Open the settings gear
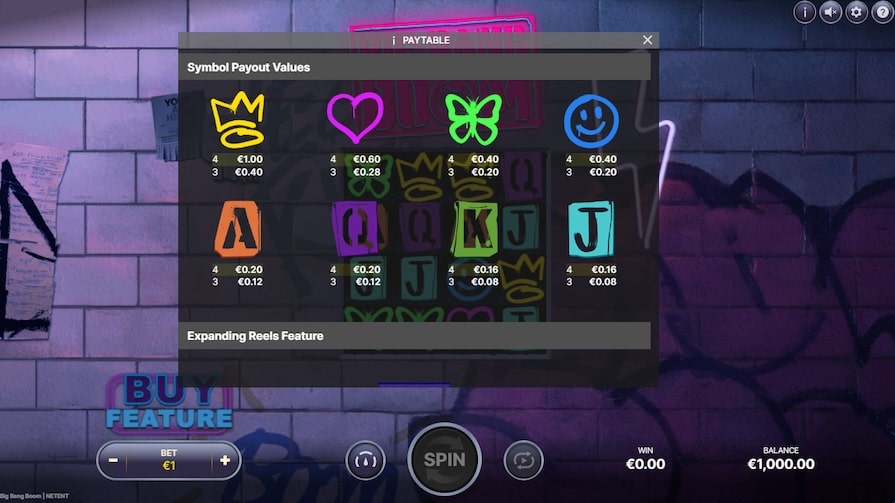 [856, 12]
